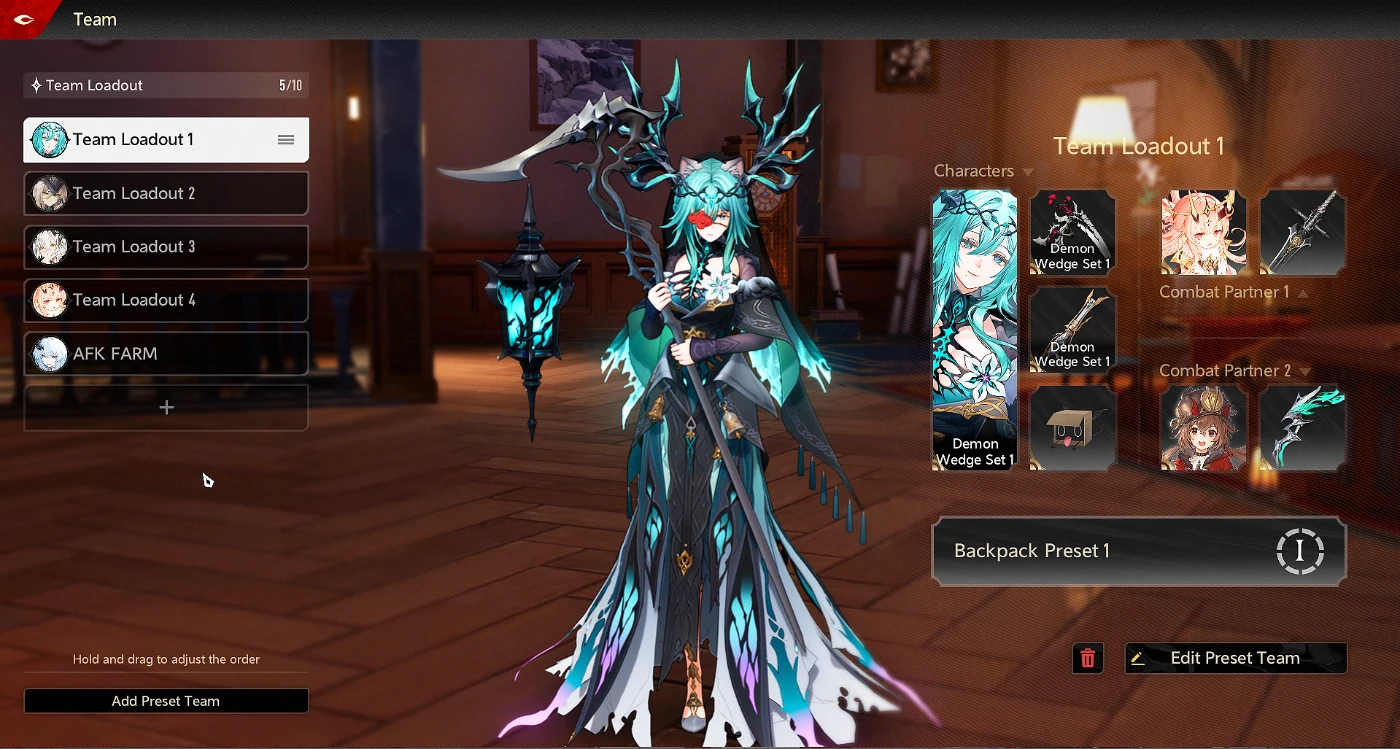The width and height of the screenshot is (1400, 749).
Task: Click the empty plus slot to add loadout
Action: click(166, 408)
